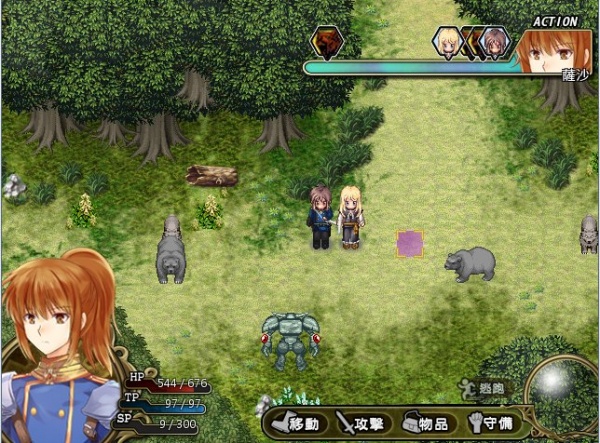The height and width of the screenshot is (443, 600).
Task: Click the brown-haired character's turn order icon
Action: (x=493, y=41)
